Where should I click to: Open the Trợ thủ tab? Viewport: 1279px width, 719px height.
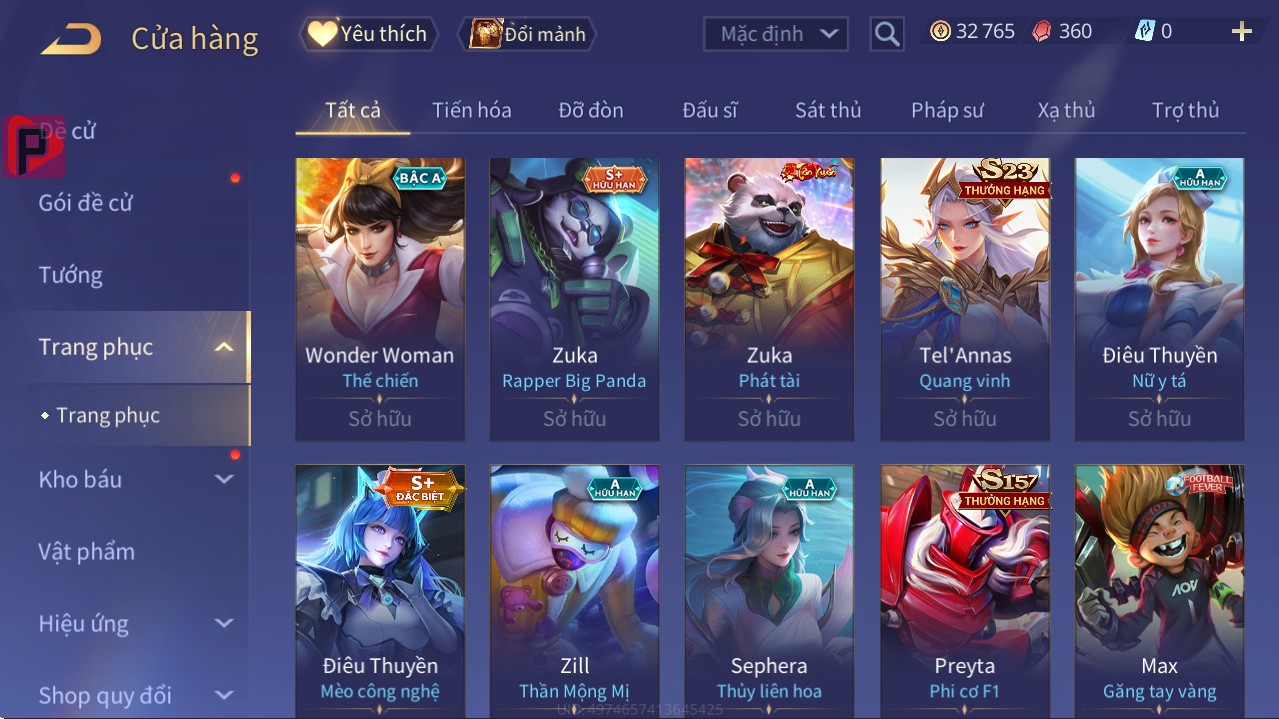tap(1185, 110)
